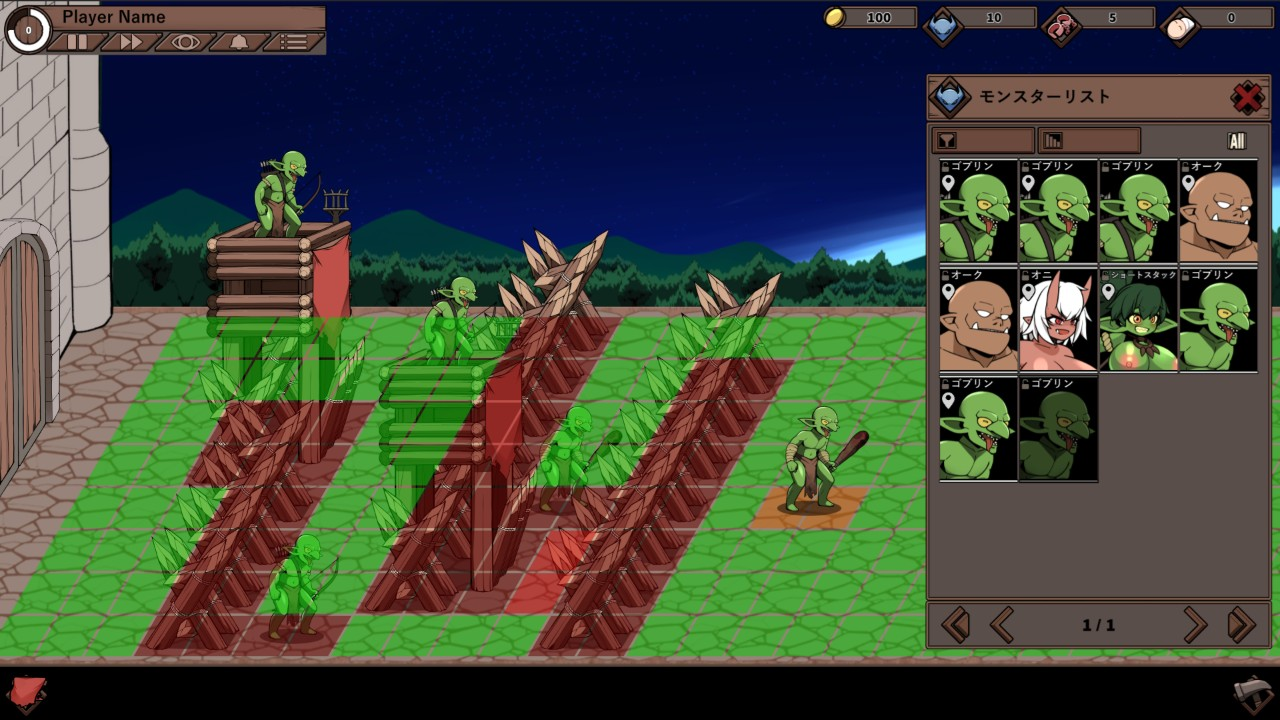Viewport: 1280px width, 720px height.
Task: Select the darkened goblin card
Action: (x=1058, y=429)
